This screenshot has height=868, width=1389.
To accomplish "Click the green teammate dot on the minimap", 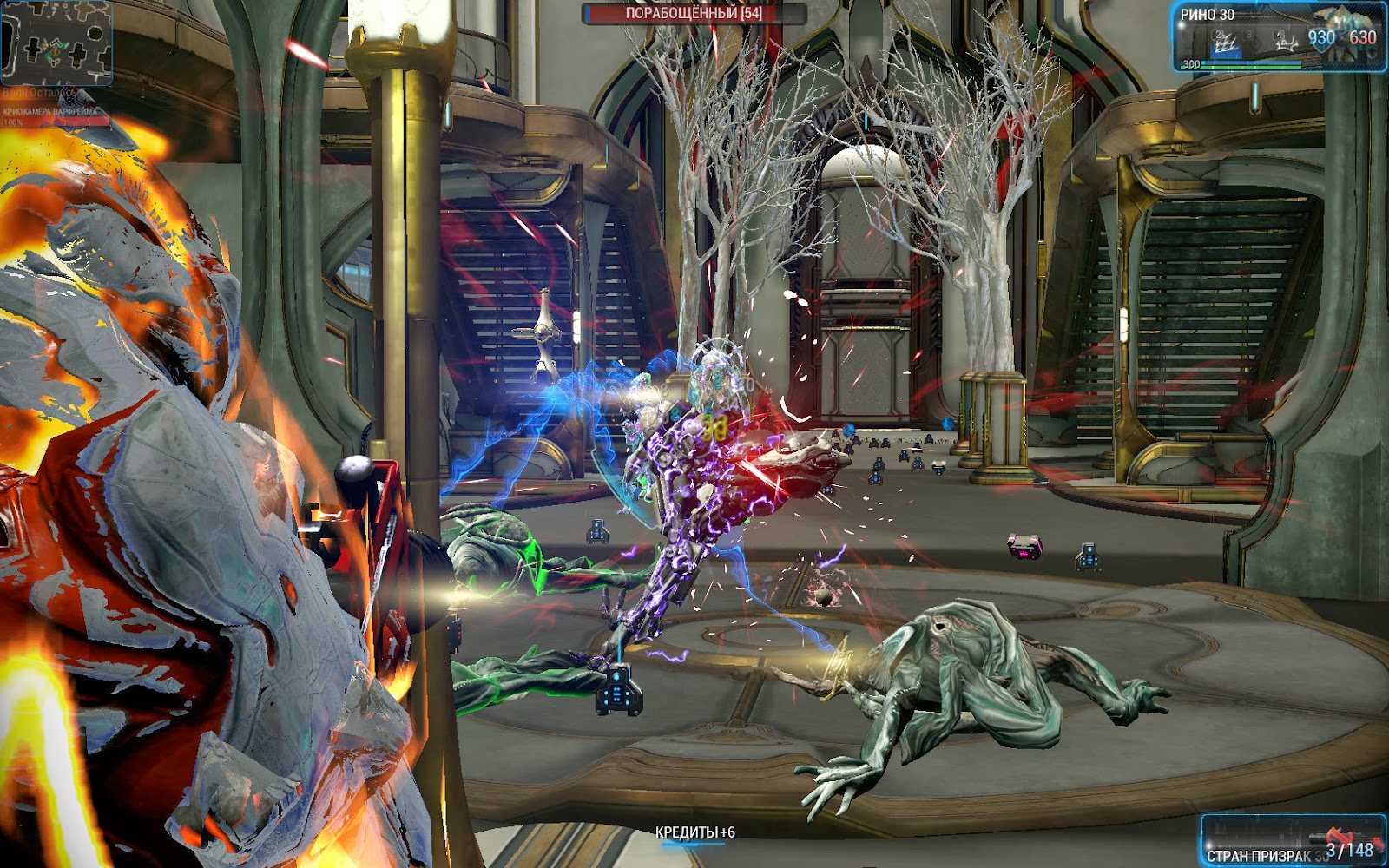I will [x=63, y=45].
